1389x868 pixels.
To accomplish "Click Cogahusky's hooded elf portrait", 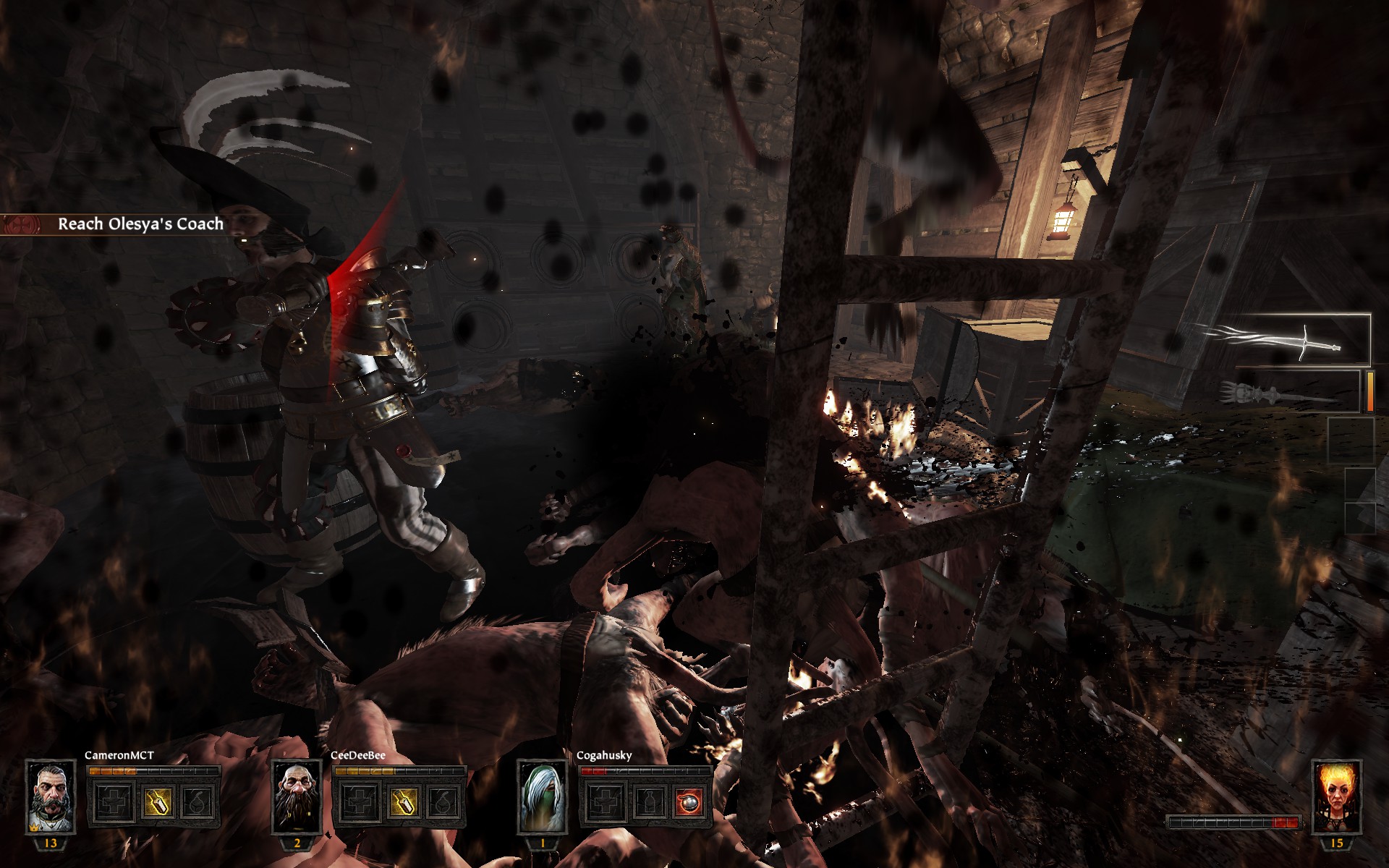I will pos(542,796).
